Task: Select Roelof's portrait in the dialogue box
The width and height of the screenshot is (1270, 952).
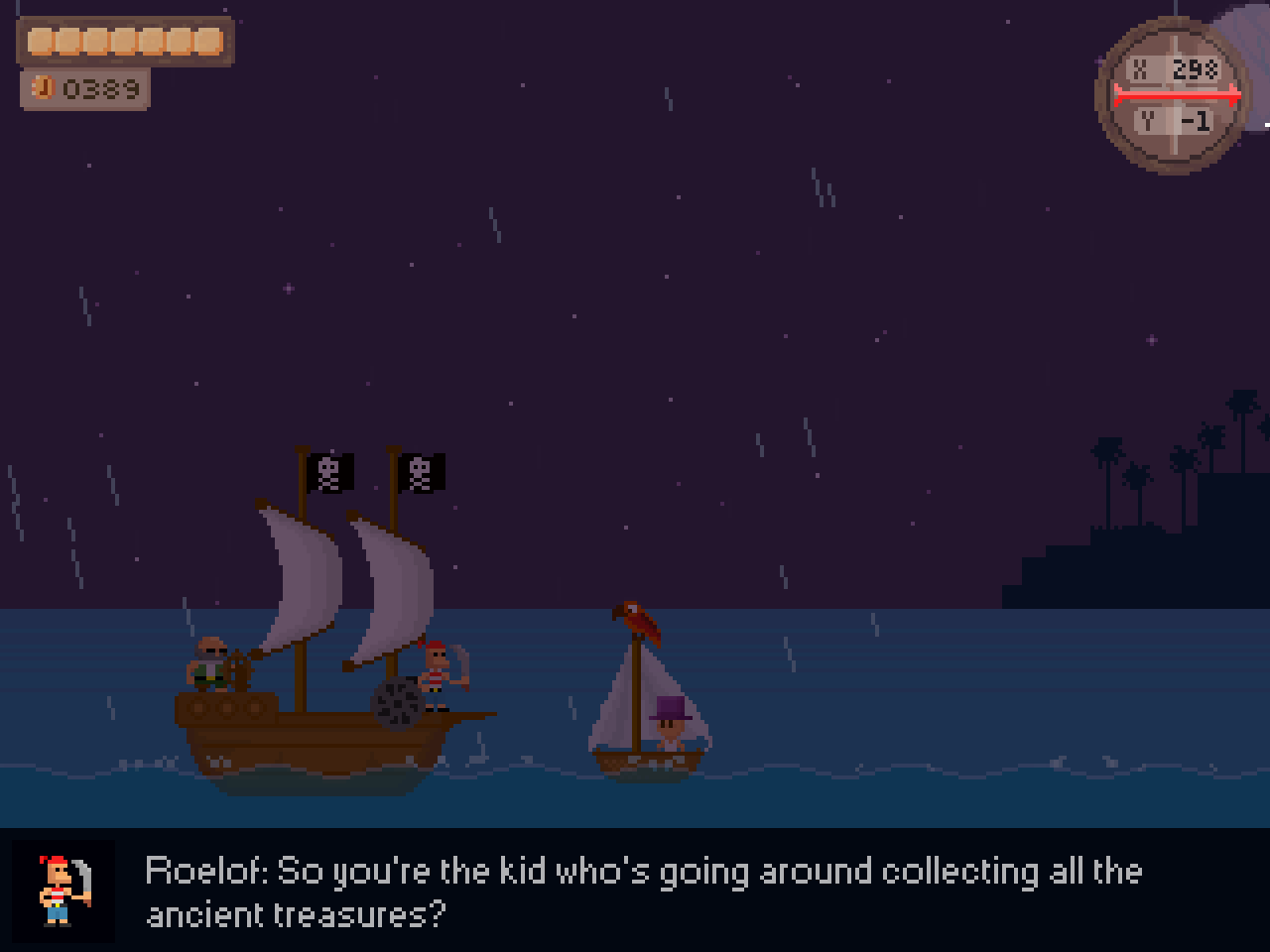Action: (x=63, y=892)
